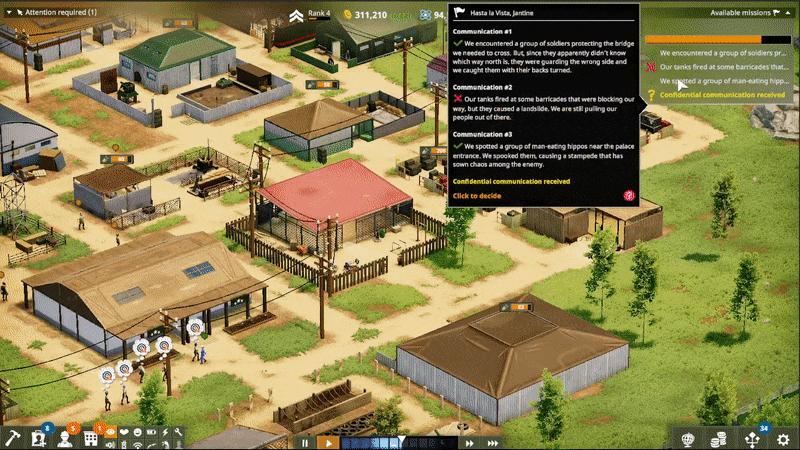Show the heart health overlay

click(x=124, y=434)
